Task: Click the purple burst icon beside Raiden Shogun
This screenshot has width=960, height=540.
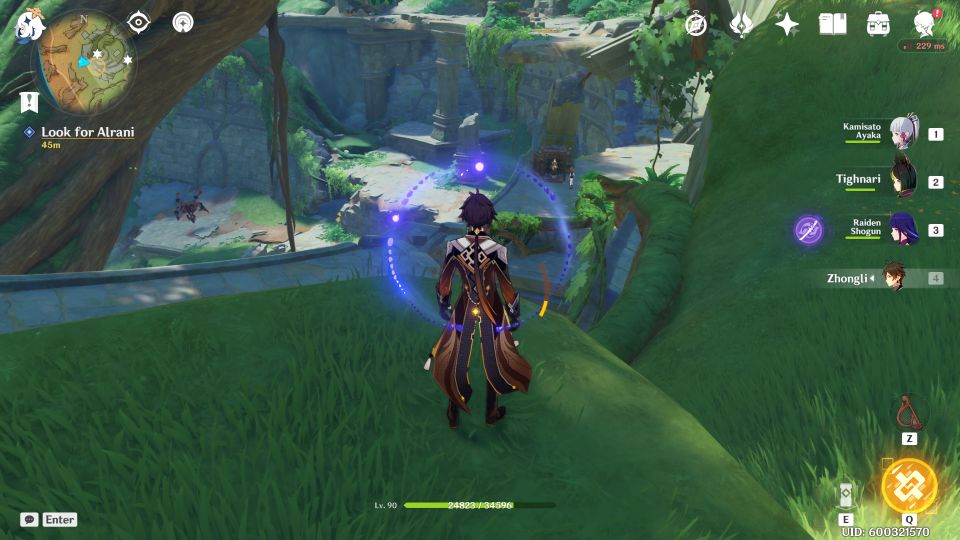Action: pyautogui.click(x=809, y=230)
